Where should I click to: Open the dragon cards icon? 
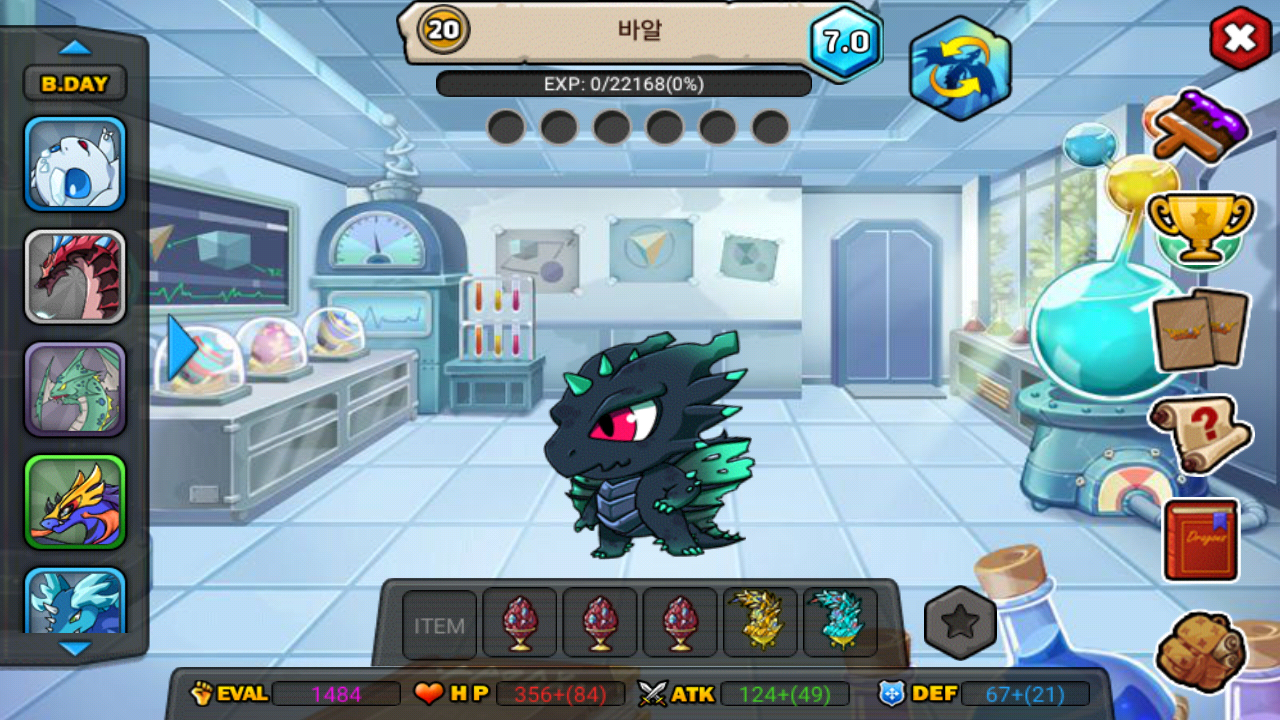tap(1200, 330)
